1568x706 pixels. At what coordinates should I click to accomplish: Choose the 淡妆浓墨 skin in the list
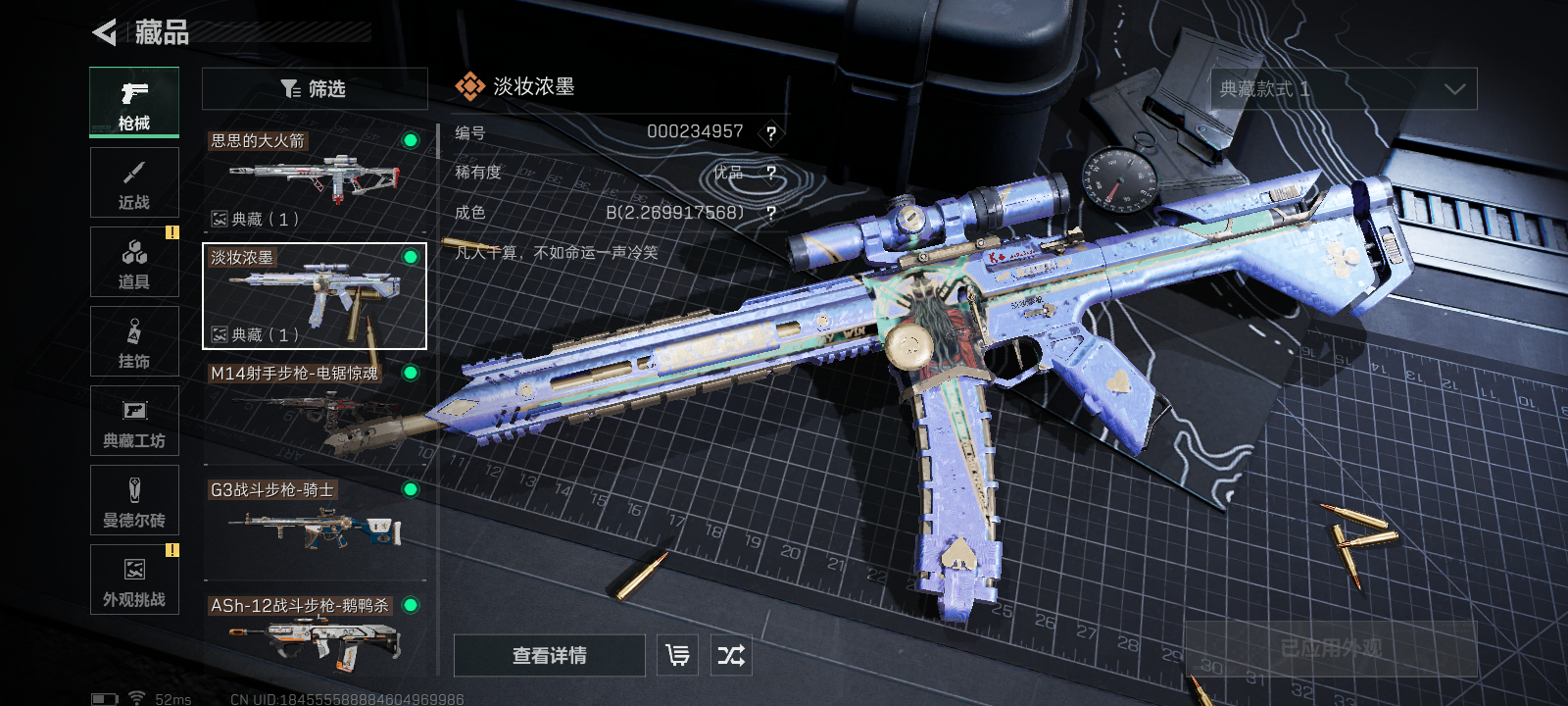tap(315, 296)
